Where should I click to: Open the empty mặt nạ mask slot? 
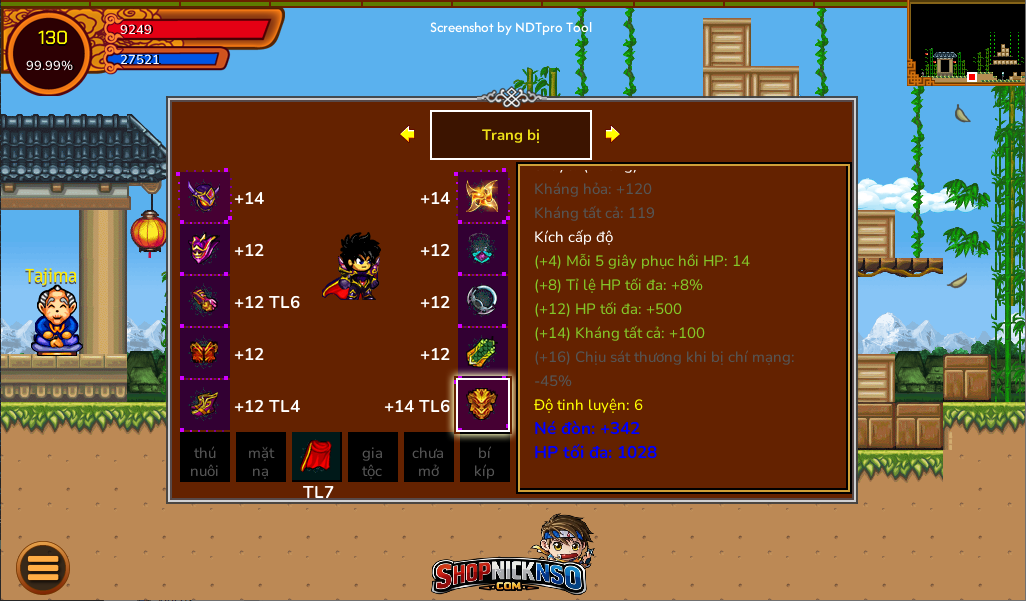coord(261,457)
